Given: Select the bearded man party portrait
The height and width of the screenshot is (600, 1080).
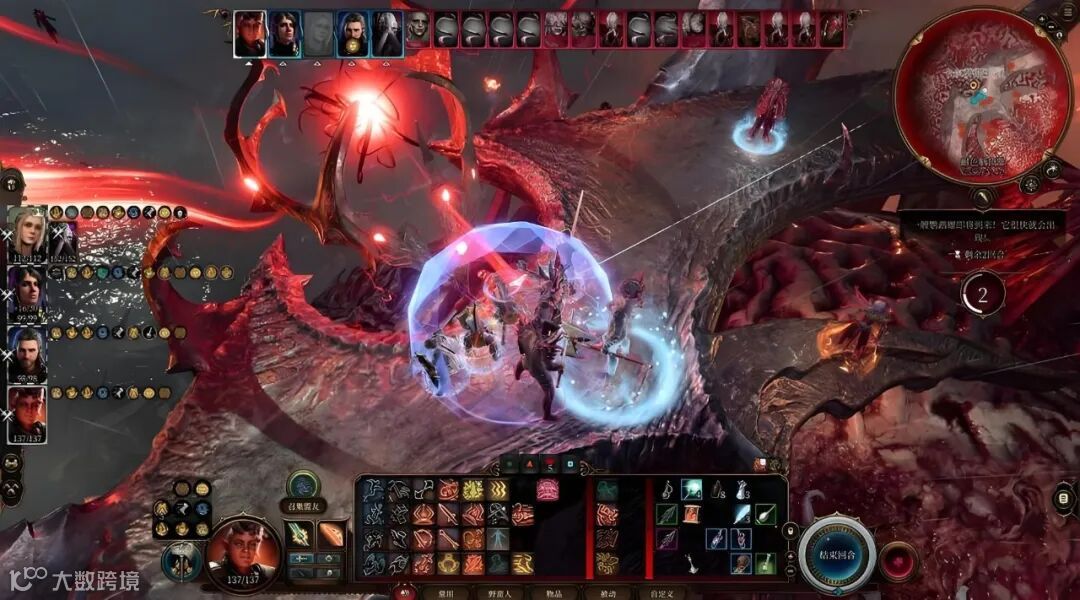Looking at the screenshot, I should (27, 352).
